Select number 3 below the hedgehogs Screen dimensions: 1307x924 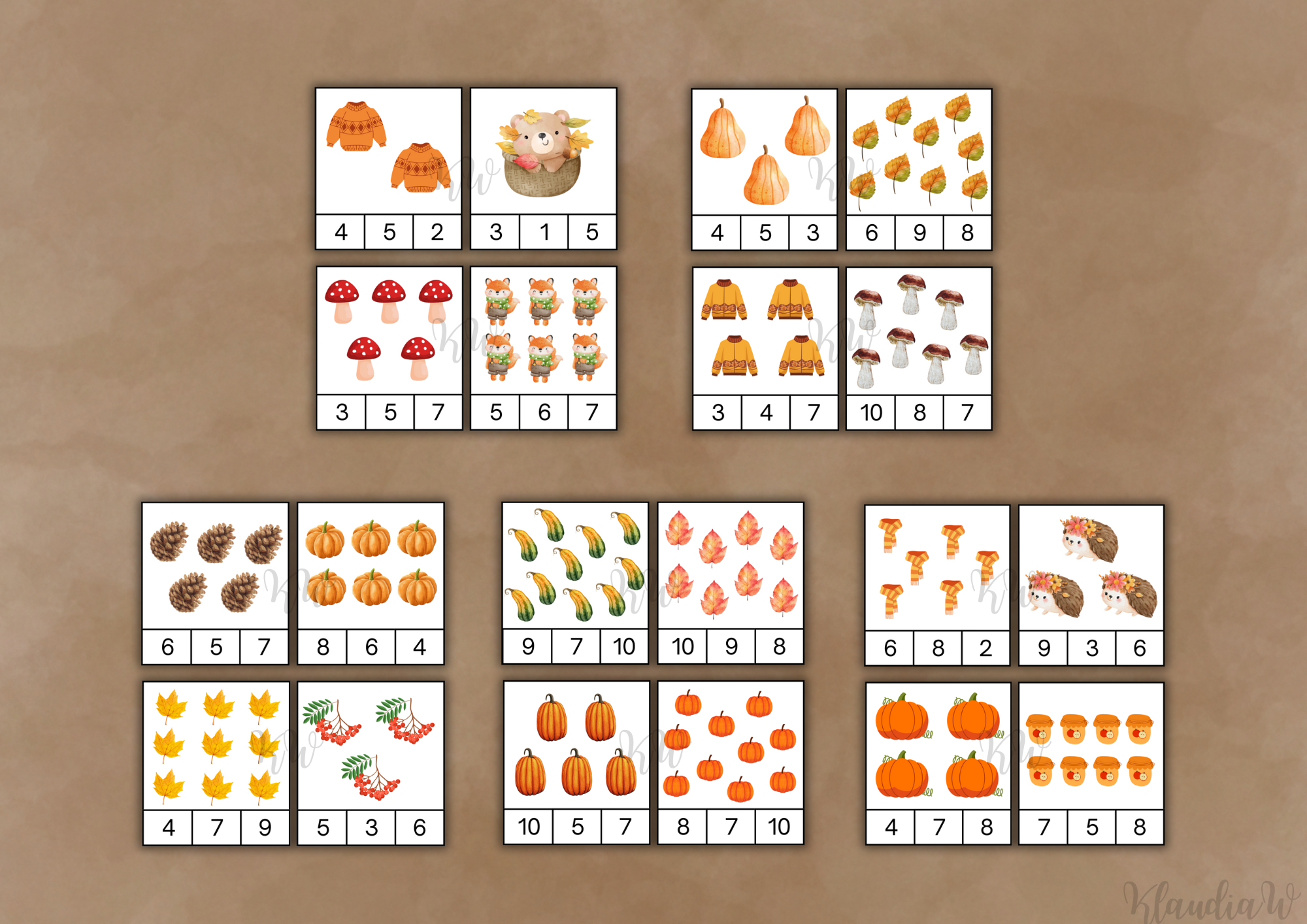point(1091,648)
